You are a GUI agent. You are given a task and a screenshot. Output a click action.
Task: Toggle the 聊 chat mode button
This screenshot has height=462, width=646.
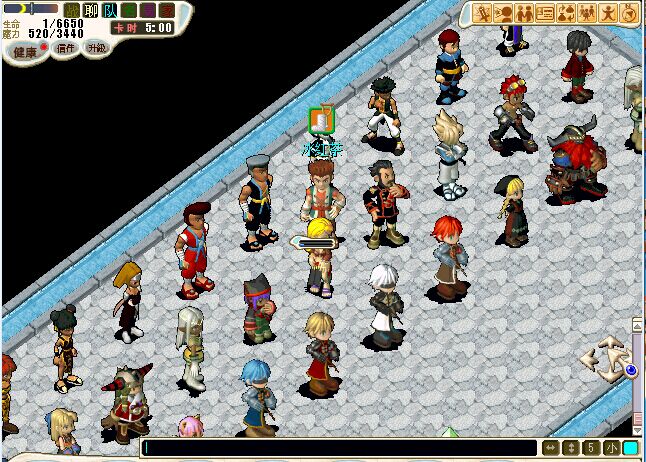point(91,10)
